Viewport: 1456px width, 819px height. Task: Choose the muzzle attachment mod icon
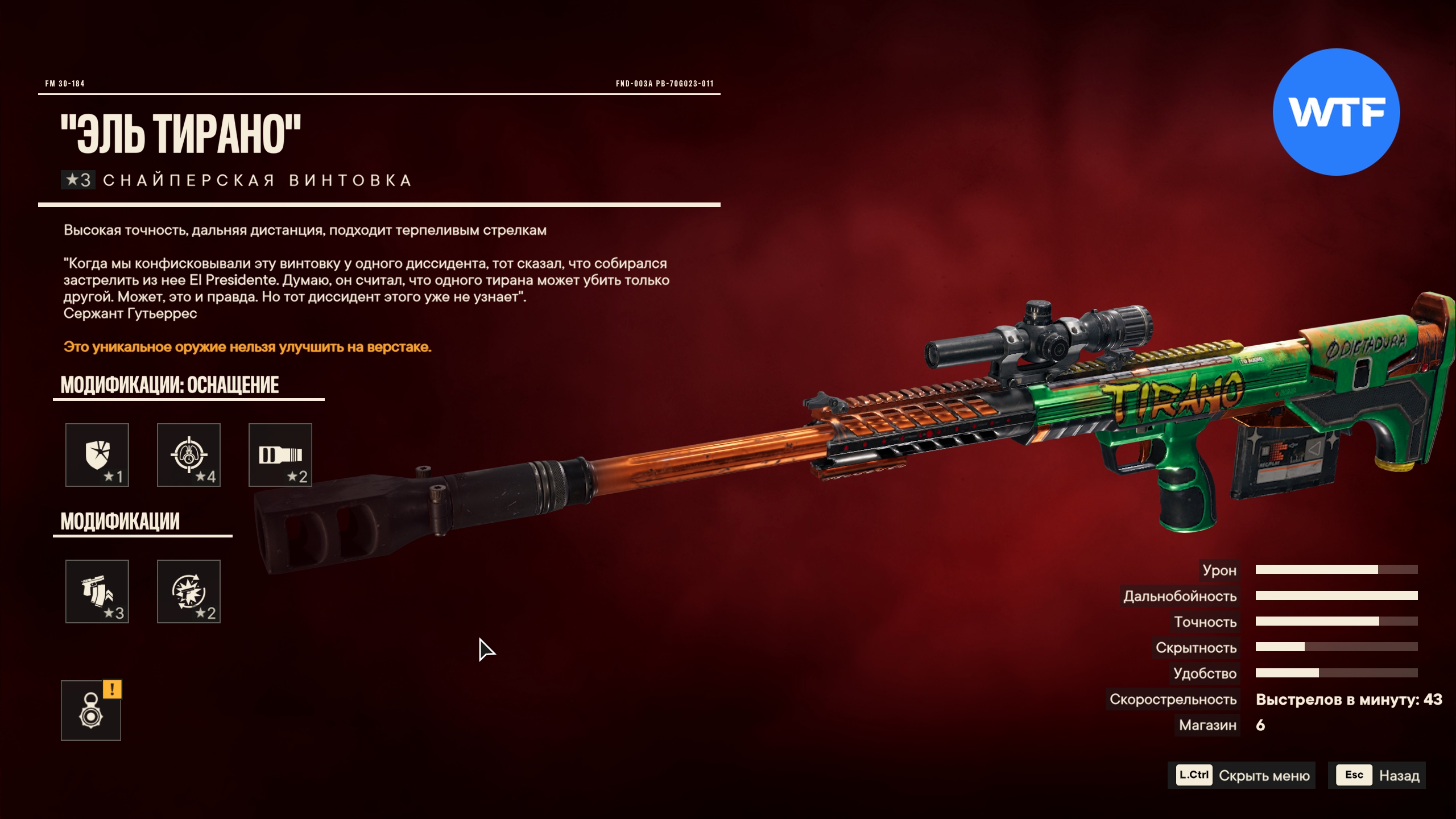click(x=280, y=455)
